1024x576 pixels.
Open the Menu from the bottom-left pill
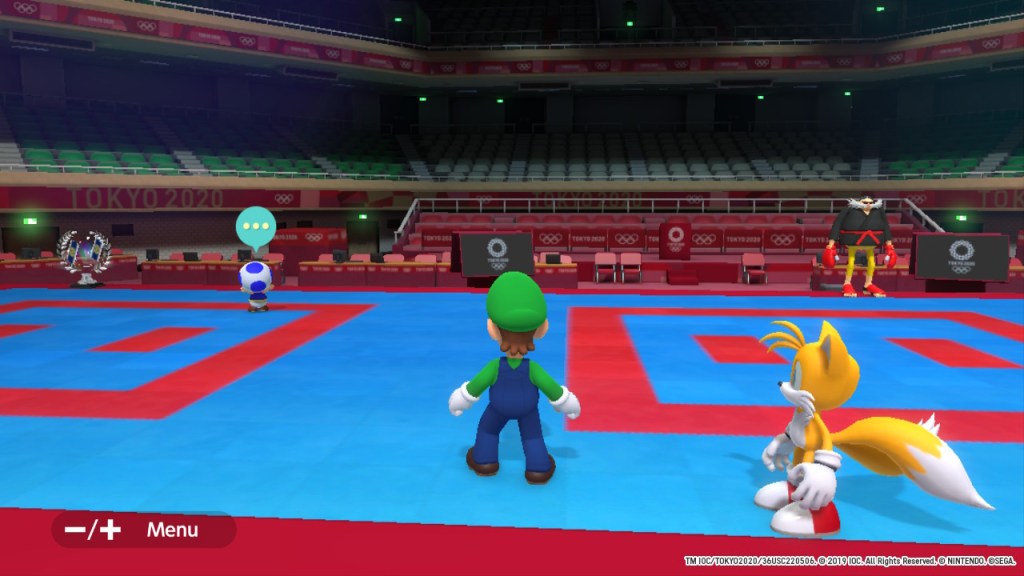(143, 530)
